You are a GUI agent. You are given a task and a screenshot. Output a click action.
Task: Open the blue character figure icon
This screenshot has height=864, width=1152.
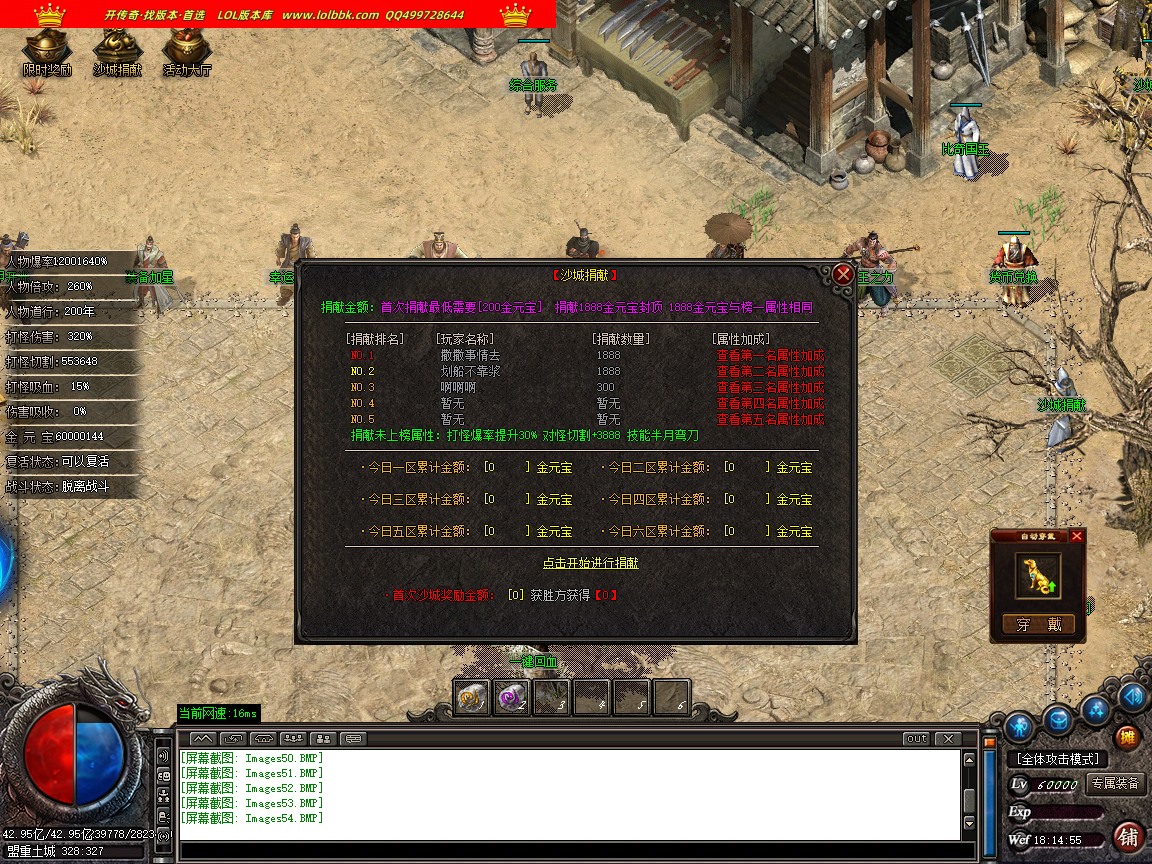pyautogui.click(x=1020, y=724)
